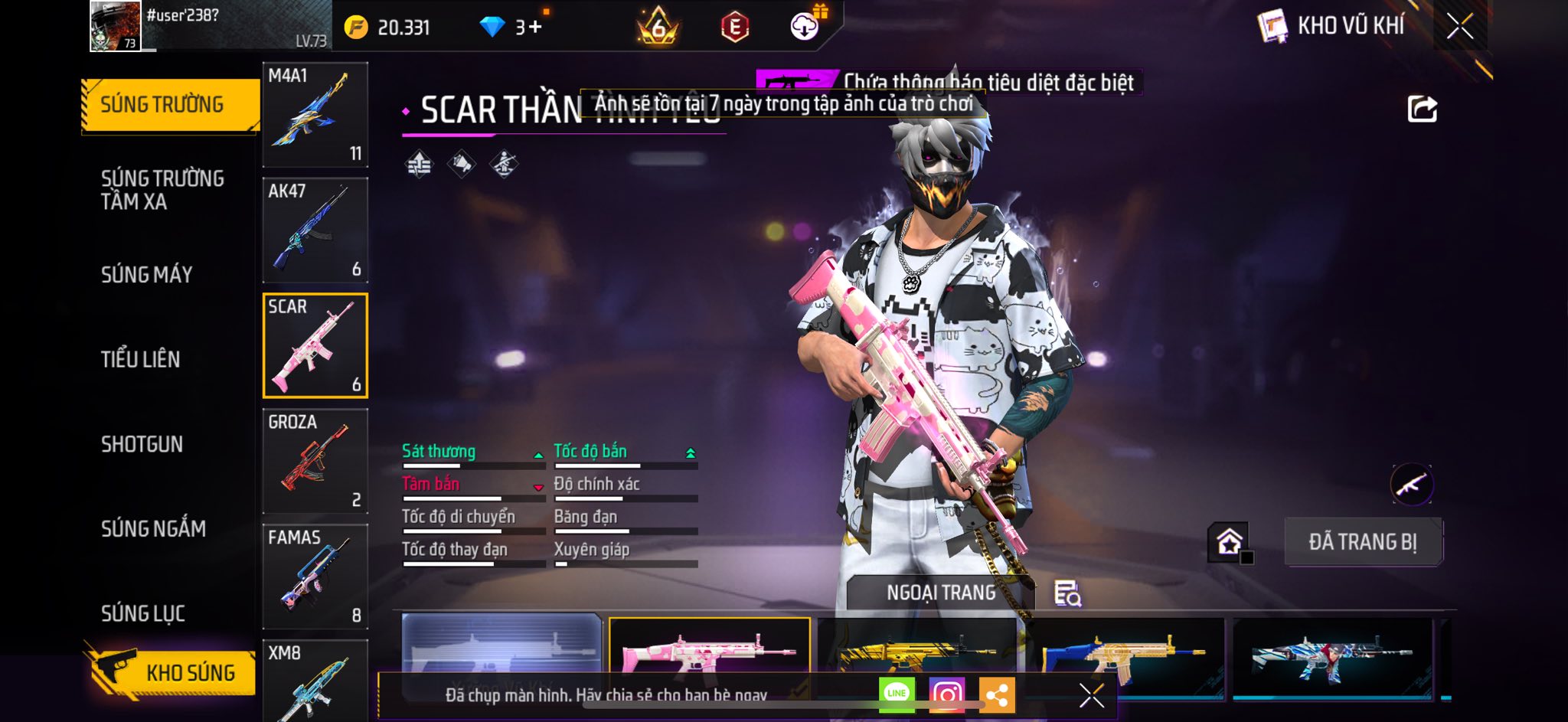Click the Đã Trang Bị button
This screenshot has height=722, width=1568.
click(1363, 542)
